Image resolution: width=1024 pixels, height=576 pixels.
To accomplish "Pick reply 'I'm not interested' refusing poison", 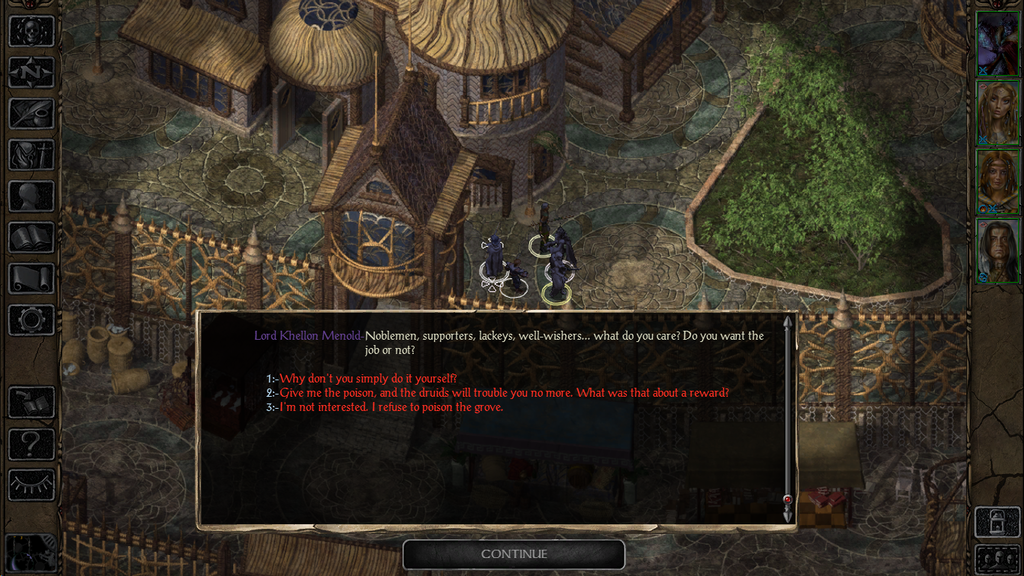I will (x=391, y=407).
